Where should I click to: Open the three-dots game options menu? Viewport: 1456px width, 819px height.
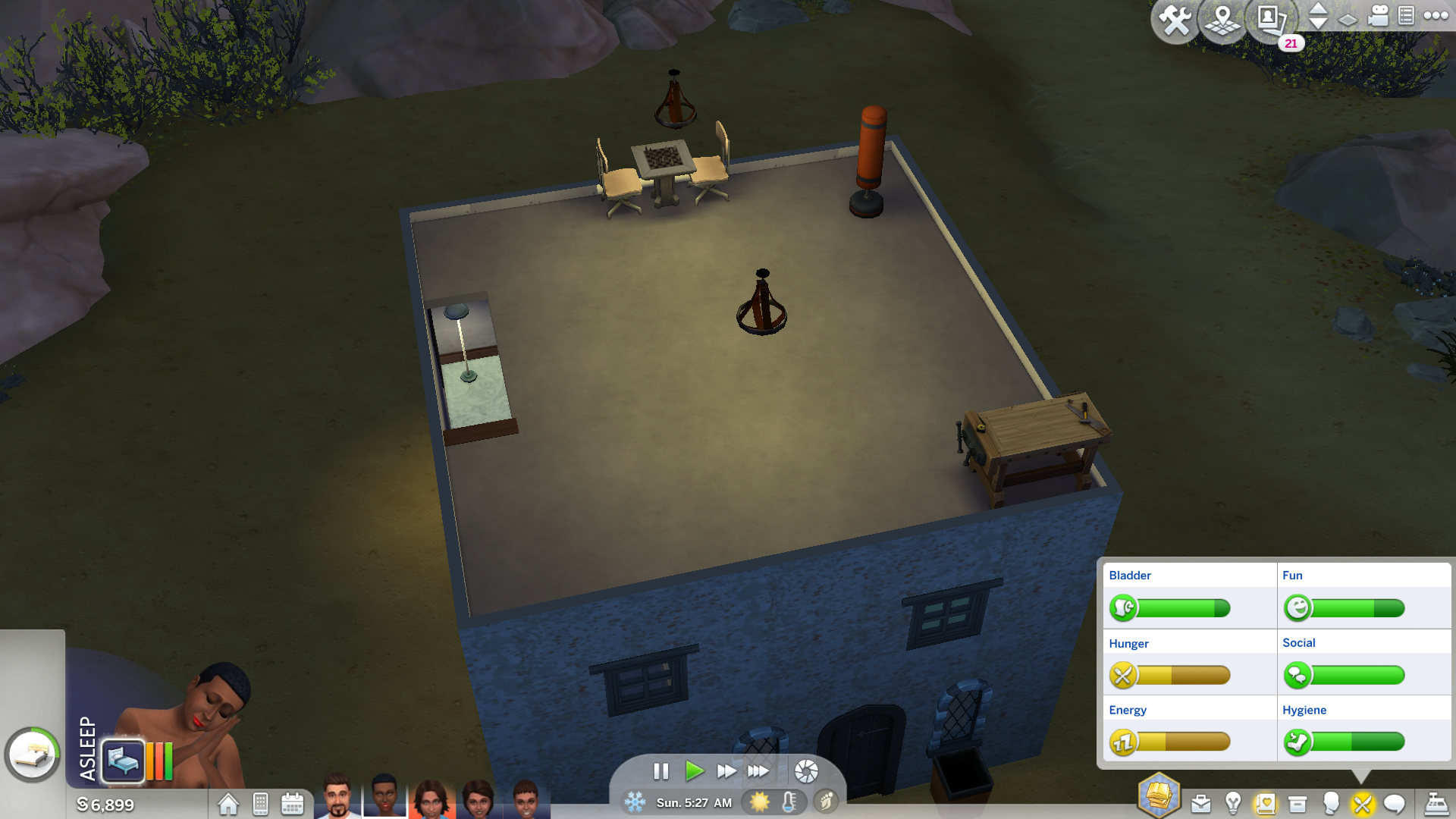click(x=1436, y=16)
